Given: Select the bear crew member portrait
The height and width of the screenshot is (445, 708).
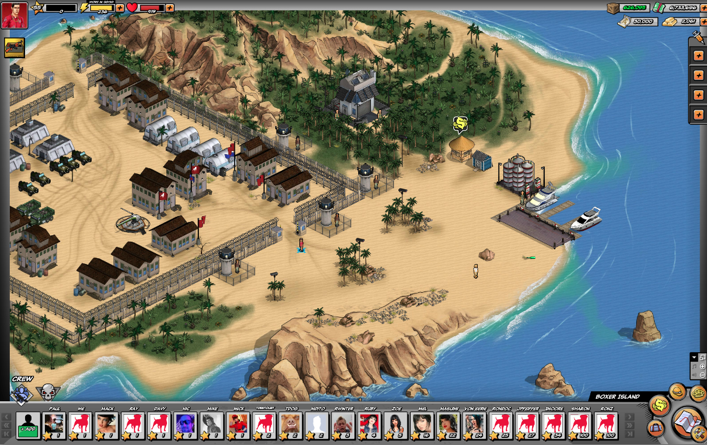Looking at the screenshot, I should pyautogui.click(x=290, y=425).
